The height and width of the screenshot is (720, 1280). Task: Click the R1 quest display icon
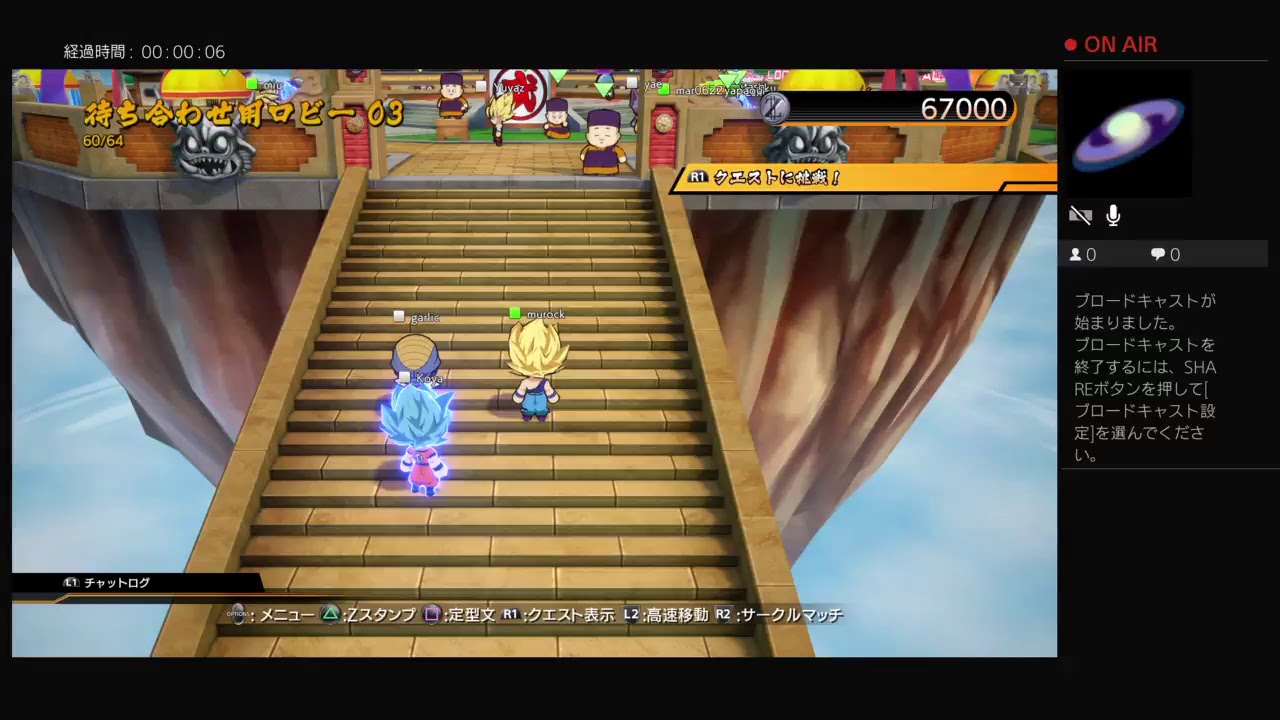tap(508, 615)
